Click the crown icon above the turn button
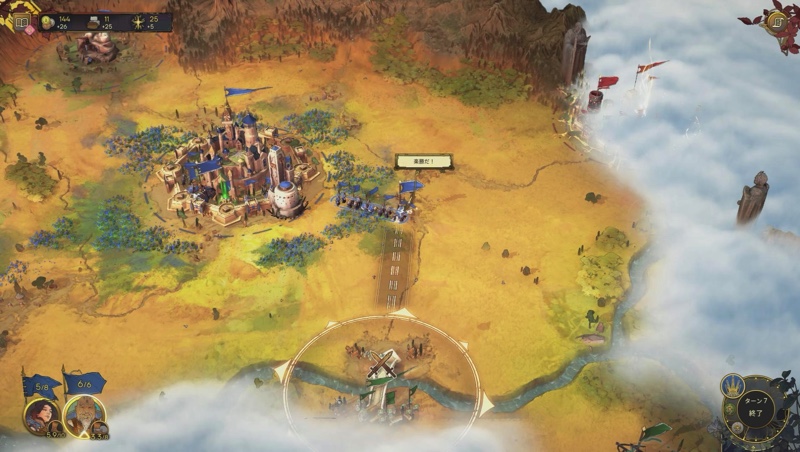The height and width of the screenshot is (452, 800). click(x=735, y=387)
